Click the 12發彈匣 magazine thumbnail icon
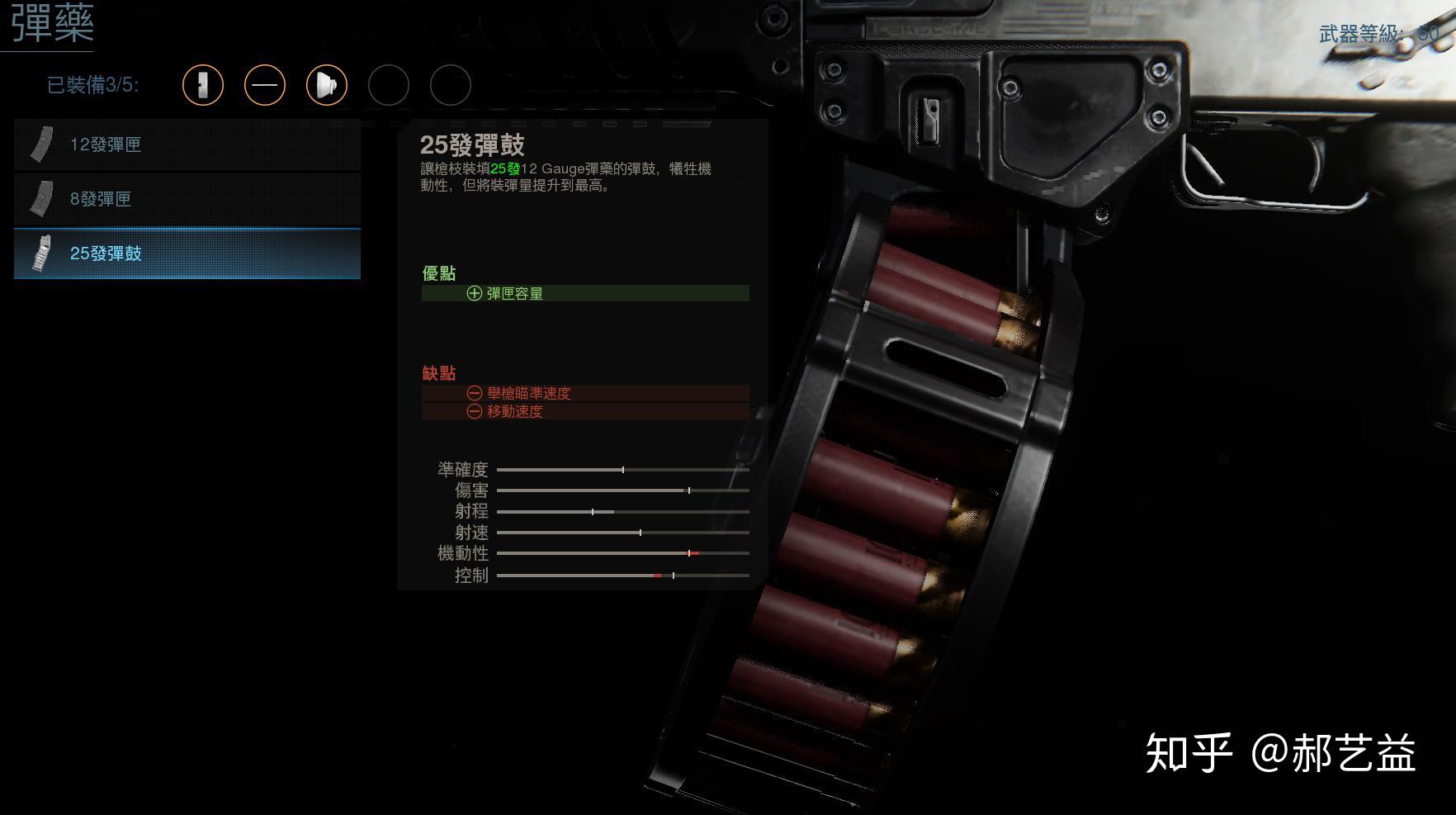The height and width of the screenshot is (815, 1456). pyautogui.click(x=41, y=142)
